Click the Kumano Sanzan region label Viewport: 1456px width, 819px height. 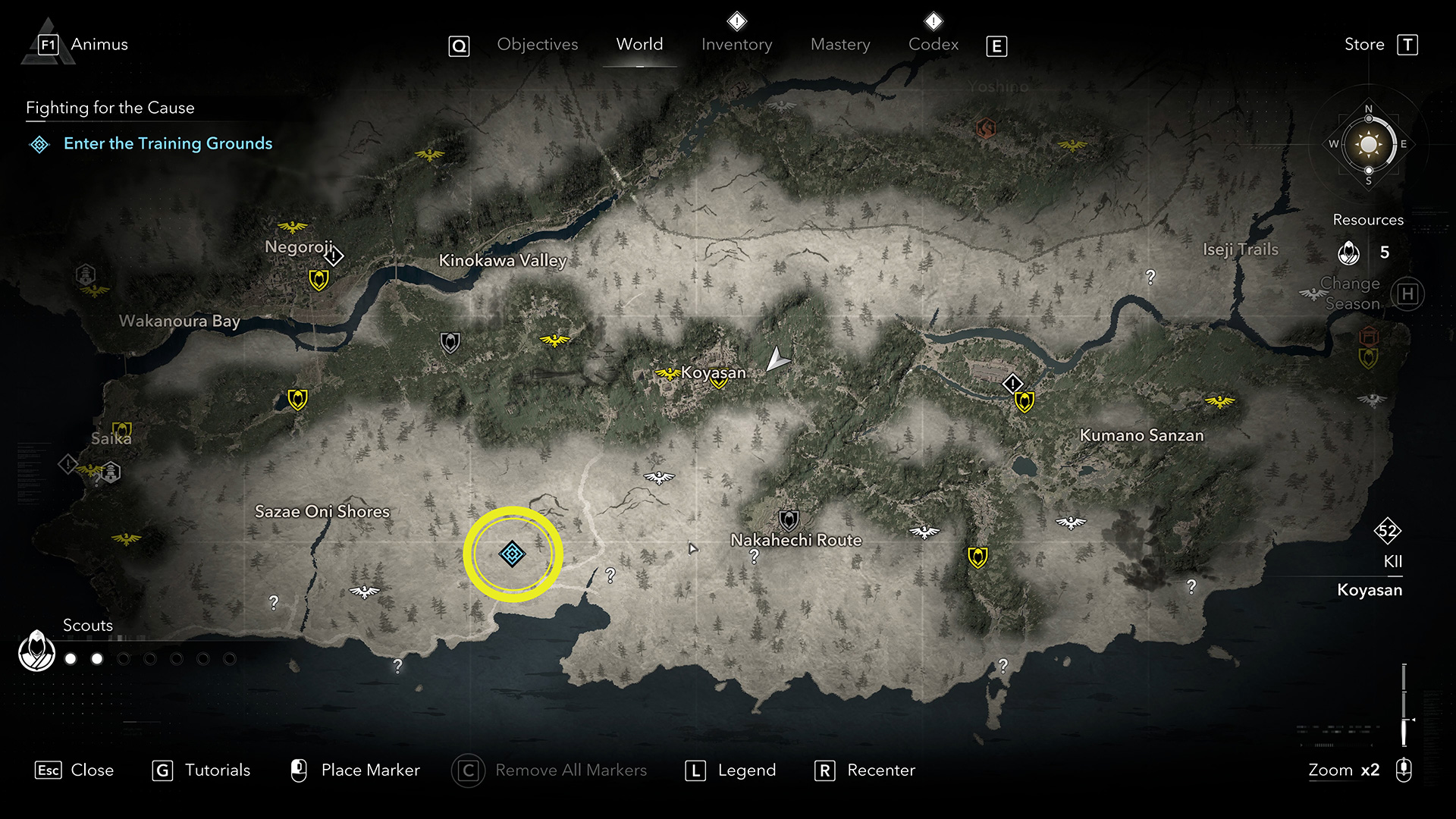pos(1141,435)
